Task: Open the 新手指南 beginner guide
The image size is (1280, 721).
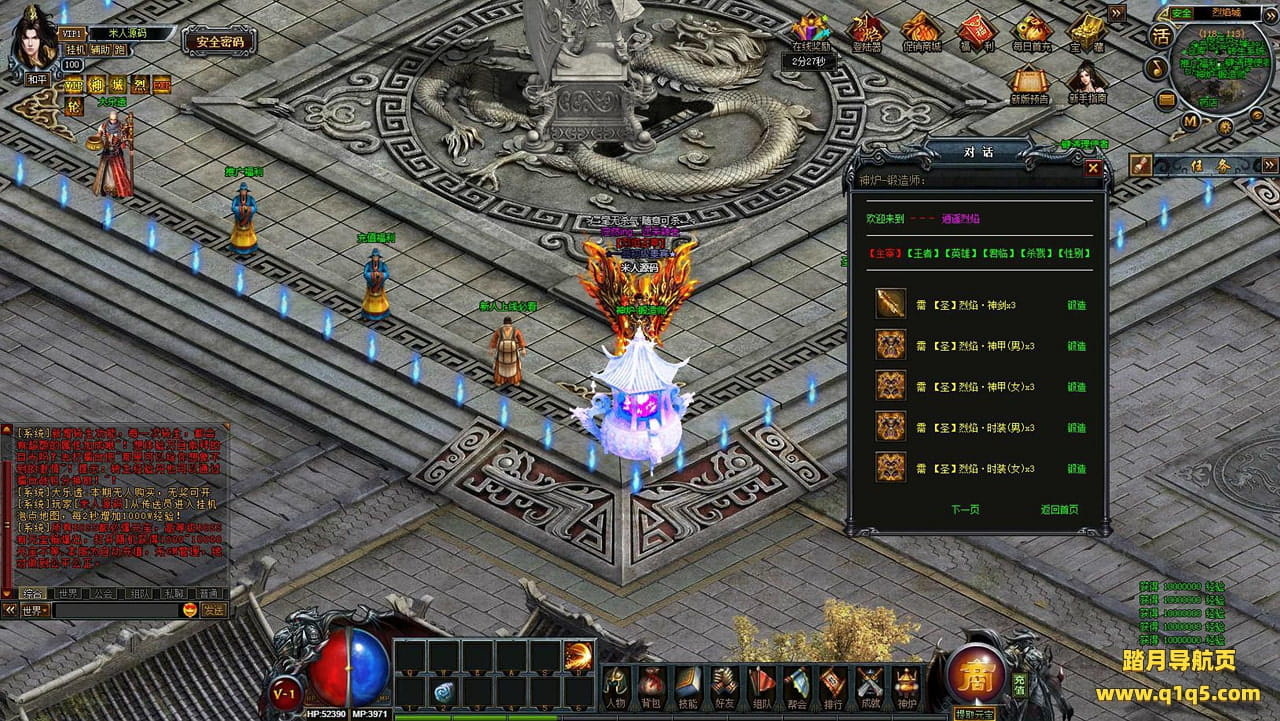Action: click(1086, 84)
